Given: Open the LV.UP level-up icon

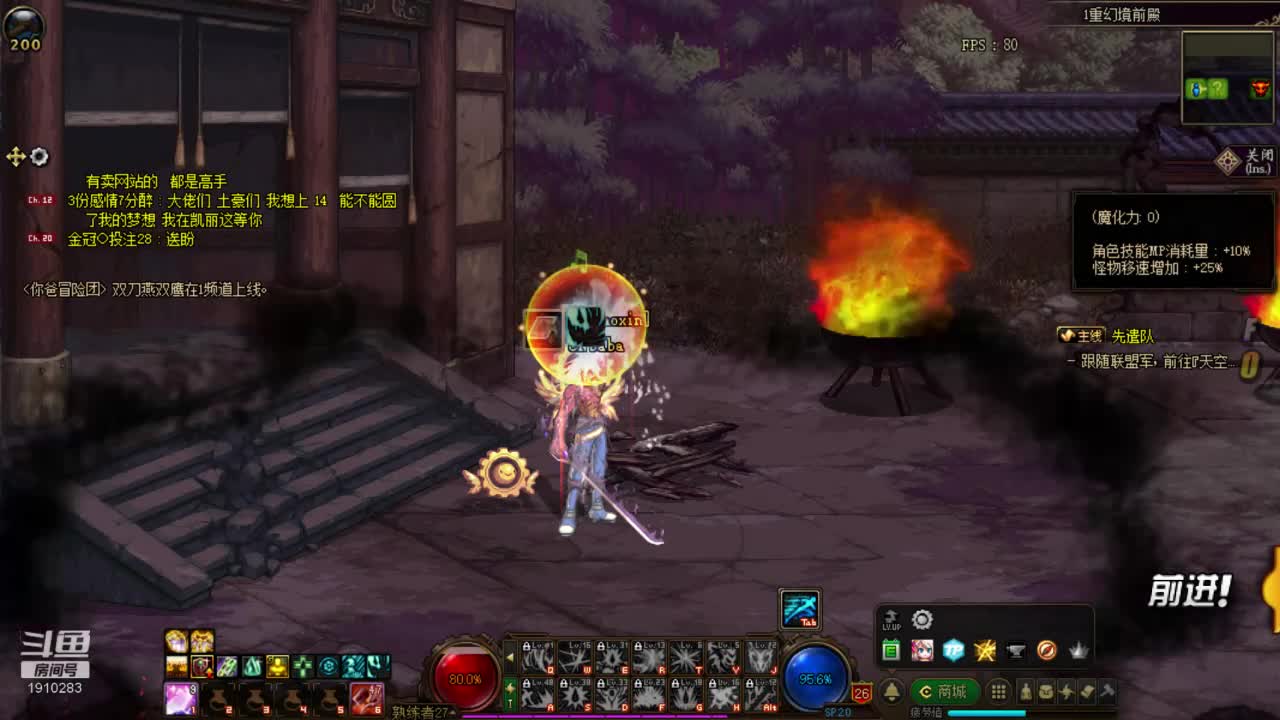Looking at the screenshot, I should coord(891,620).
